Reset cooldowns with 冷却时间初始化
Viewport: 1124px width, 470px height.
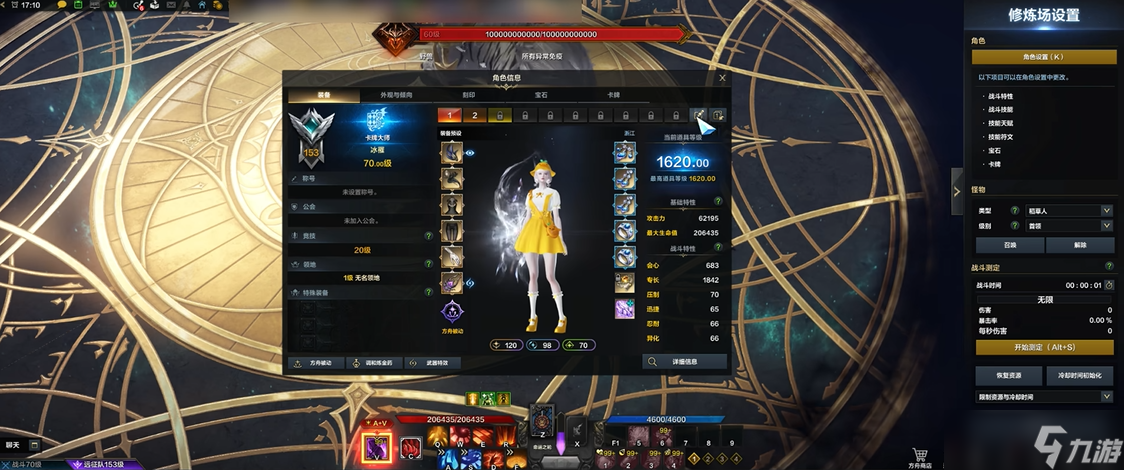click(x=1079, y=376)
